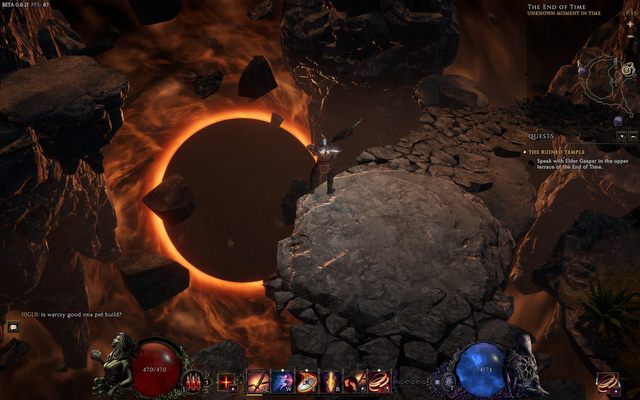Use the red health potion
The height and width of the screenshot is (400, 640).
click(x=194, y=381)
